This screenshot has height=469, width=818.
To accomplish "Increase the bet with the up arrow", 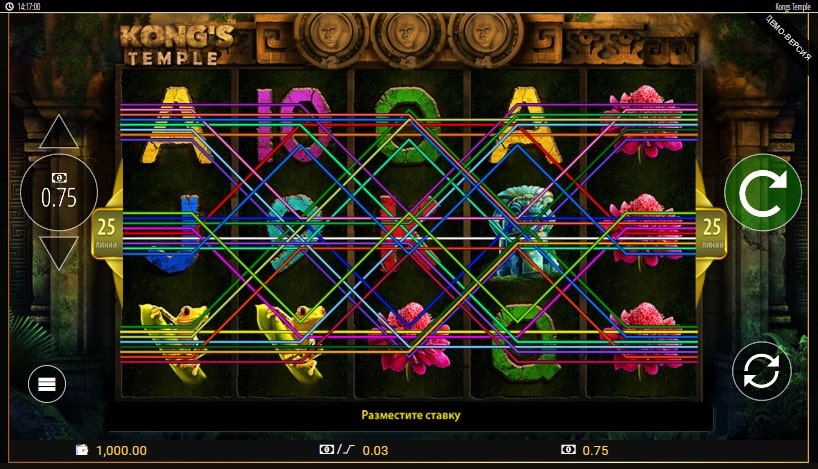I will [x=59, y=132].
